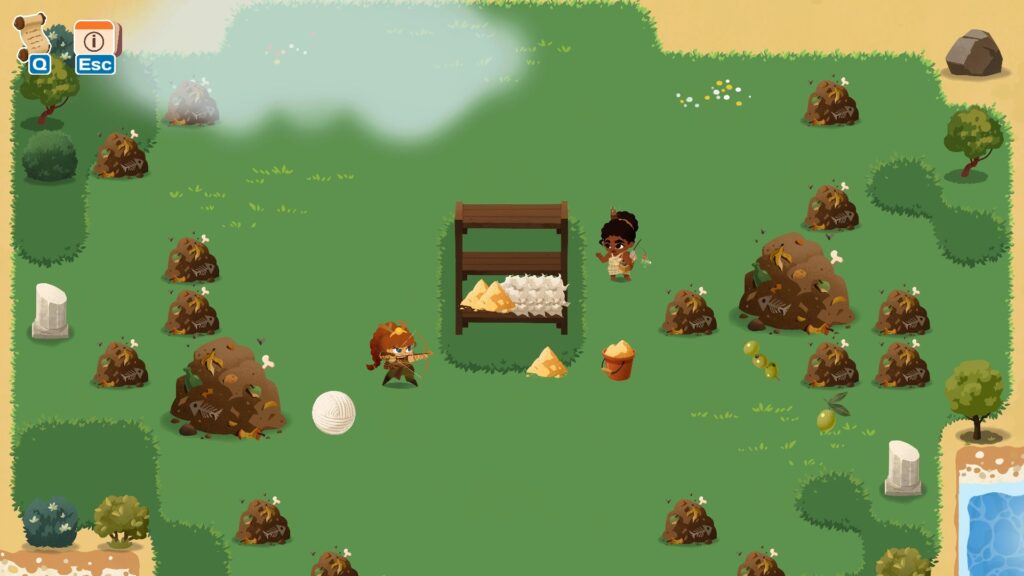
Task: Open the info menu icon
Action: (95, 40)
